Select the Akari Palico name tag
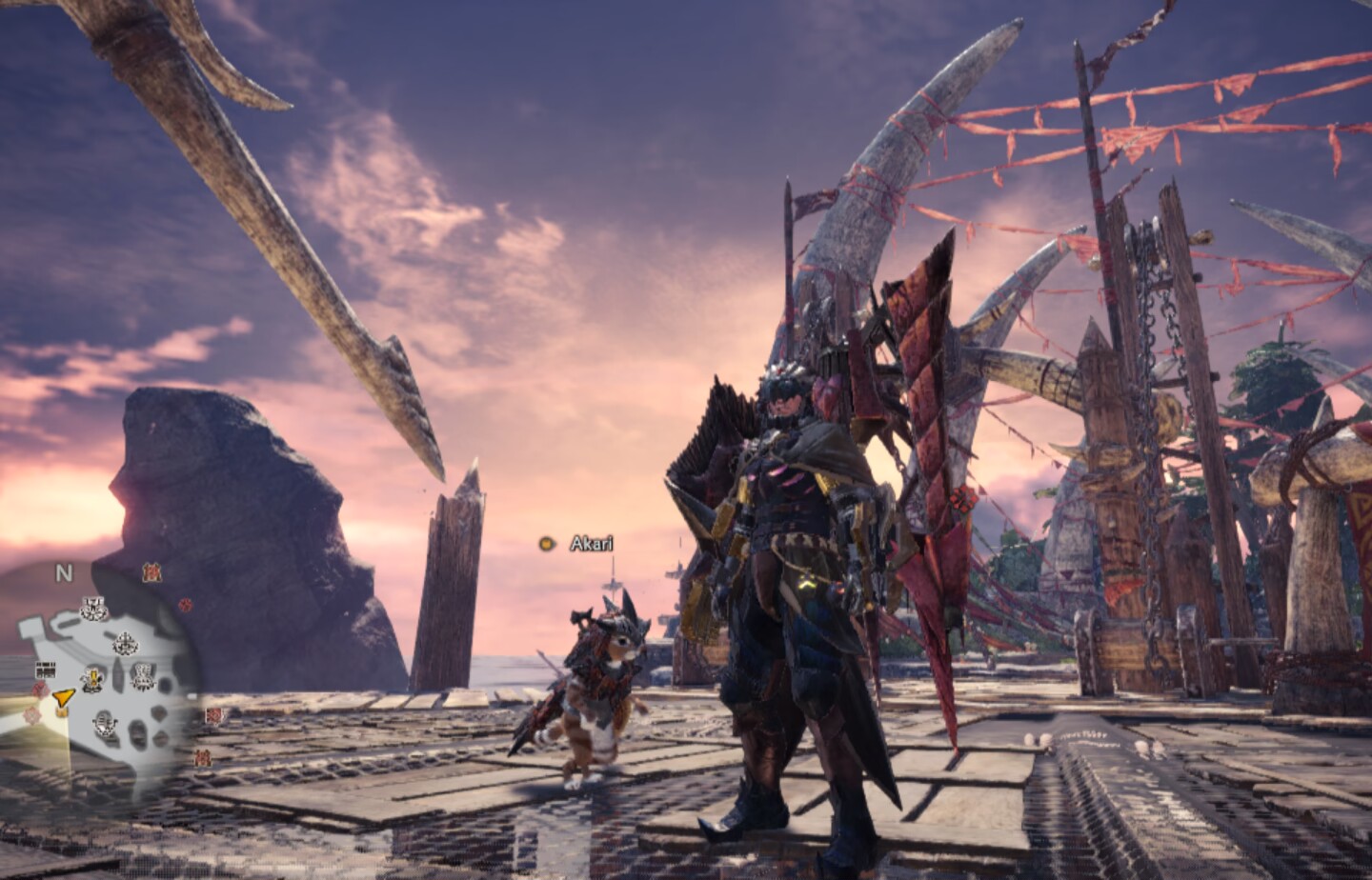Screen dimensions: 1372x880 pyautogui.click(x=591, y=544)
